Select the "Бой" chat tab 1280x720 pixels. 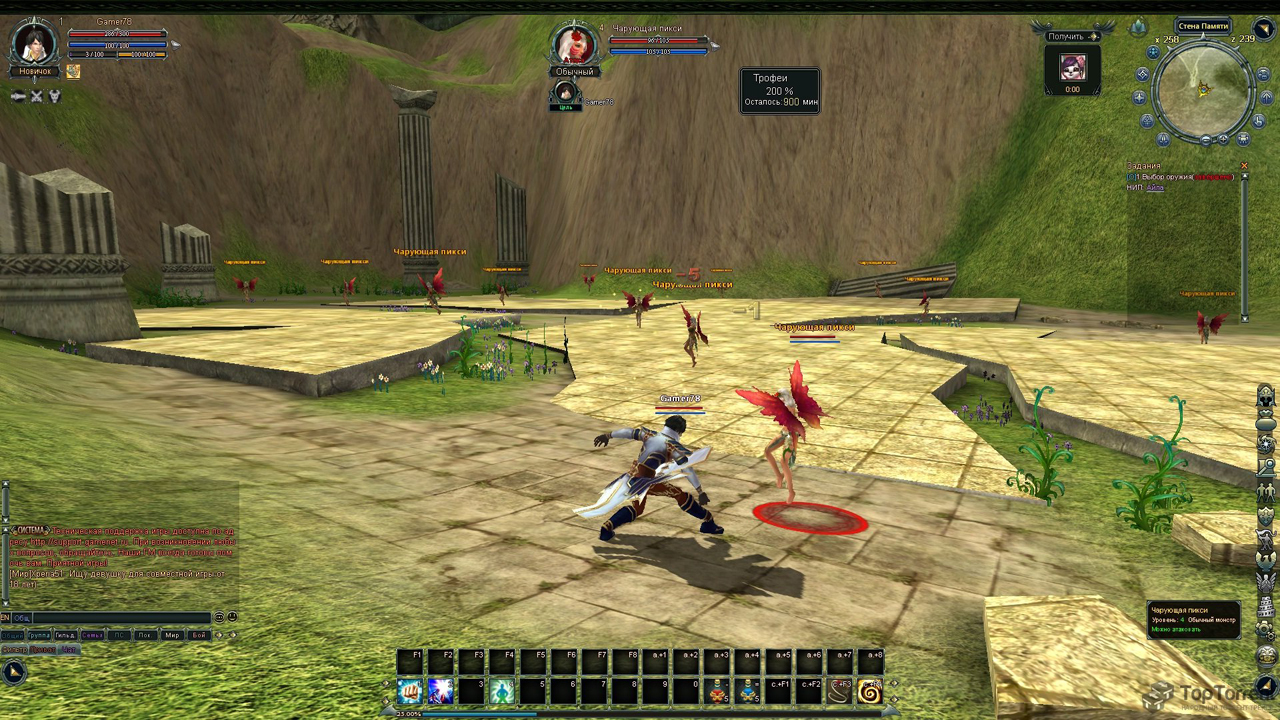(199, 635)
